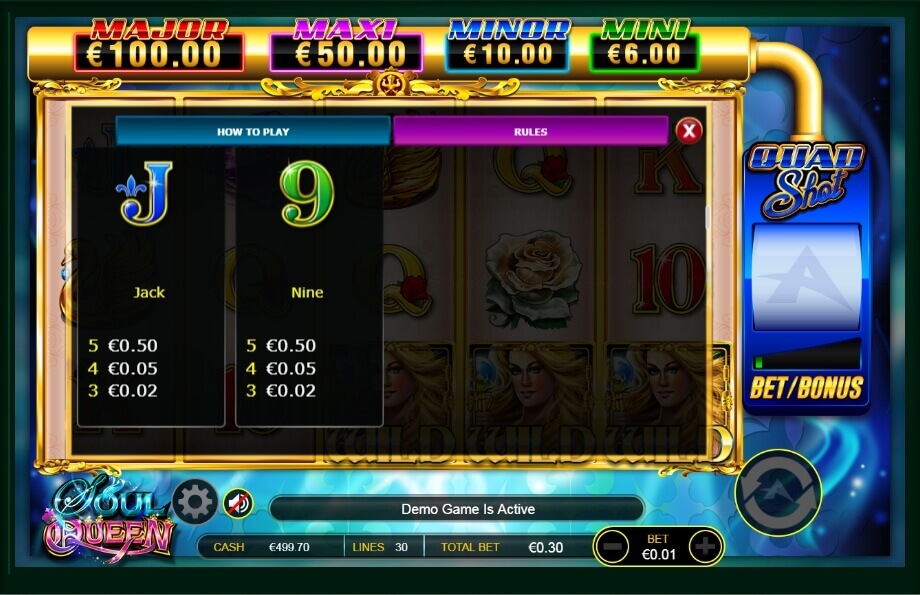Switch to the How To Play tab
920x595 pixels.
(253, 131)
